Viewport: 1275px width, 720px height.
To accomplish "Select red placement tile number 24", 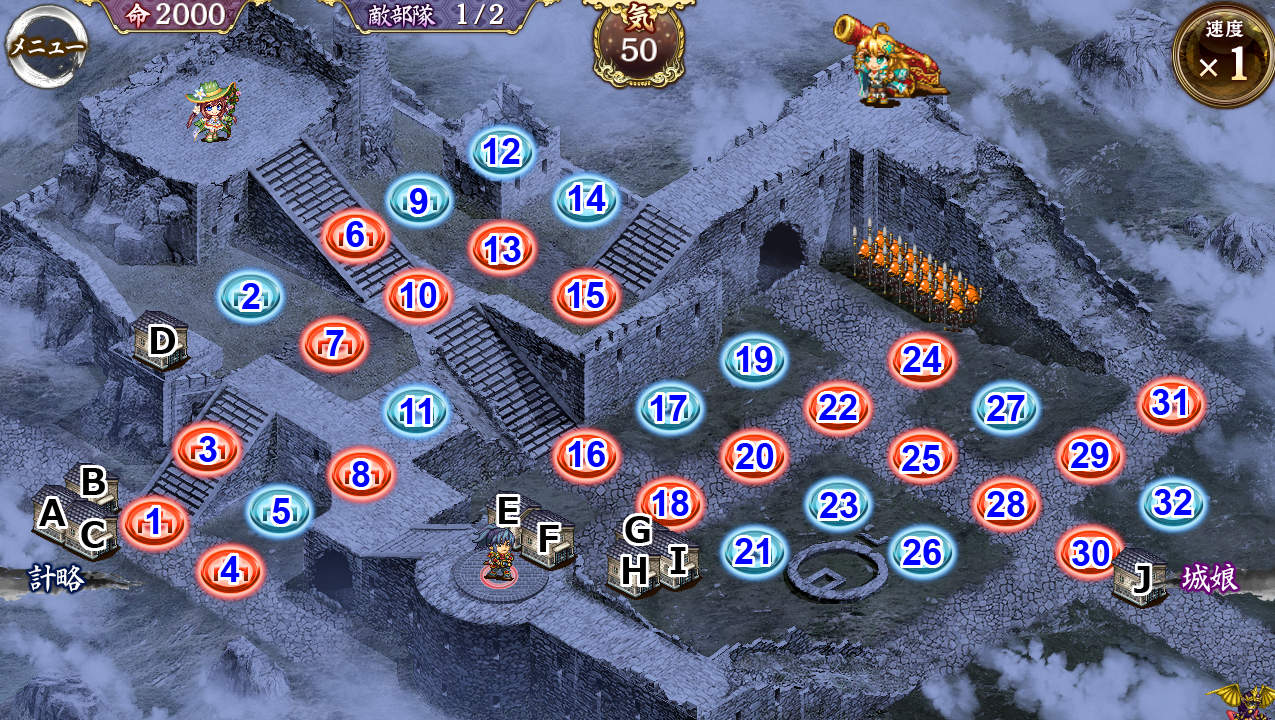I will point(922,360).
